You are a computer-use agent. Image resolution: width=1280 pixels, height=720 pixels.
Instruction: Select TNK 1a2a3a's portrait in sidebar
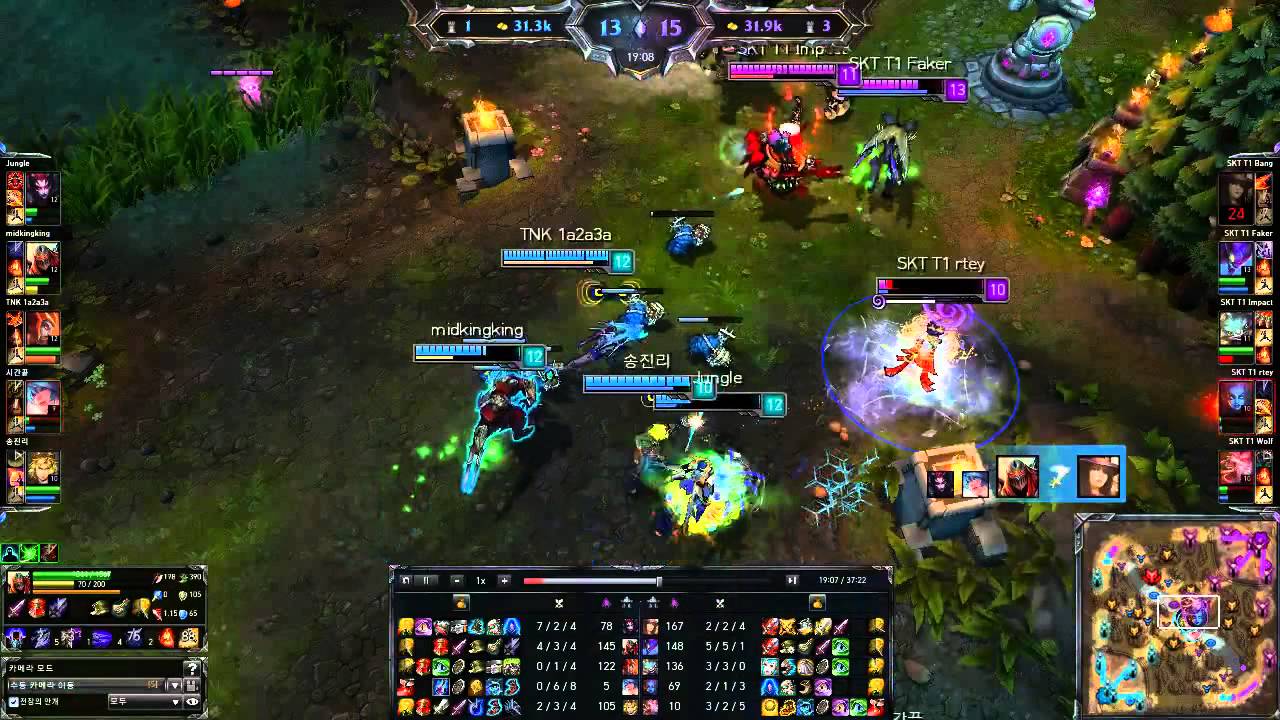pos(43,328)
